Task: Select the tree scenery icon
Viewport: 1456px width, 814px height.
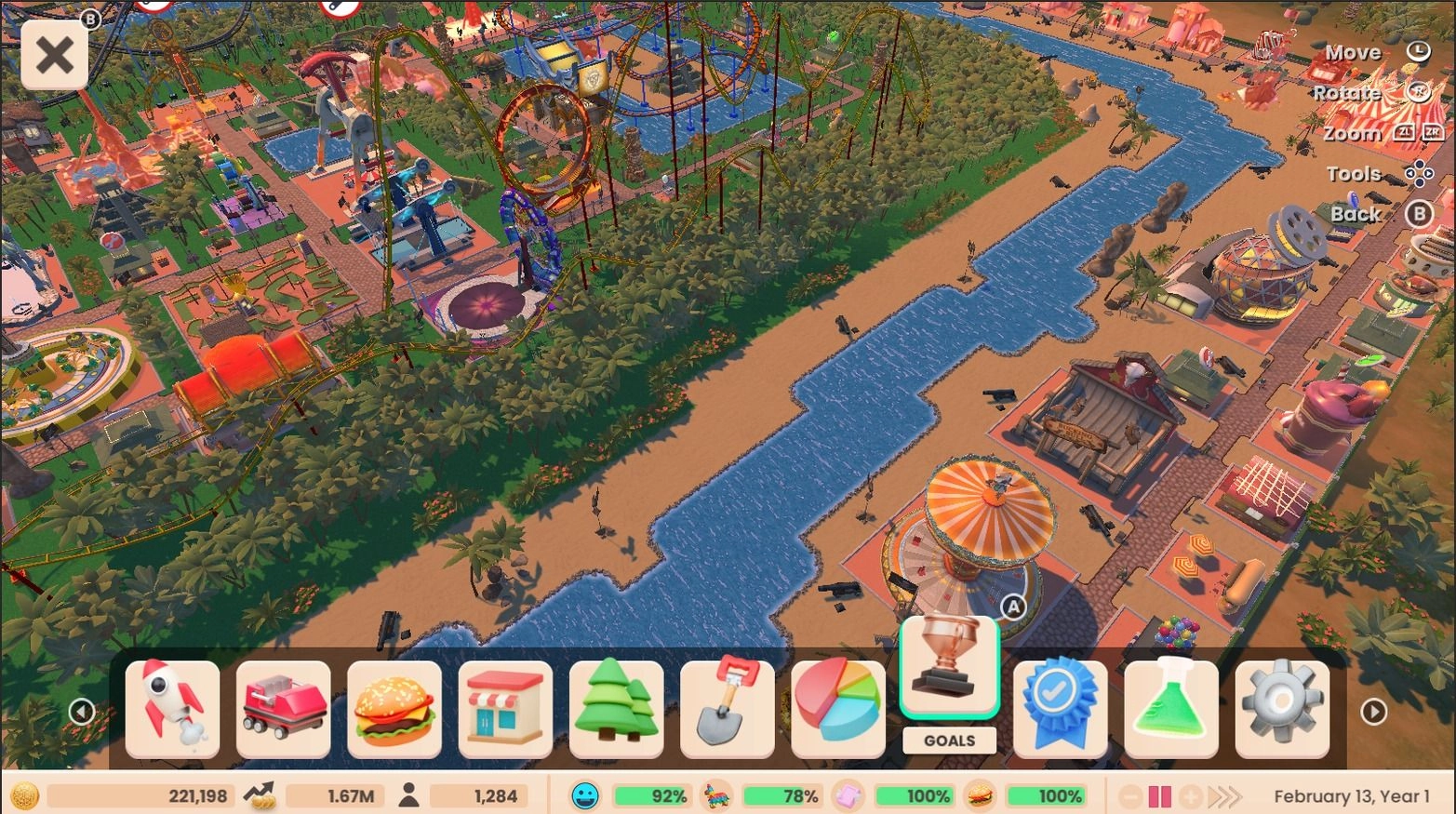Action: 616,709
